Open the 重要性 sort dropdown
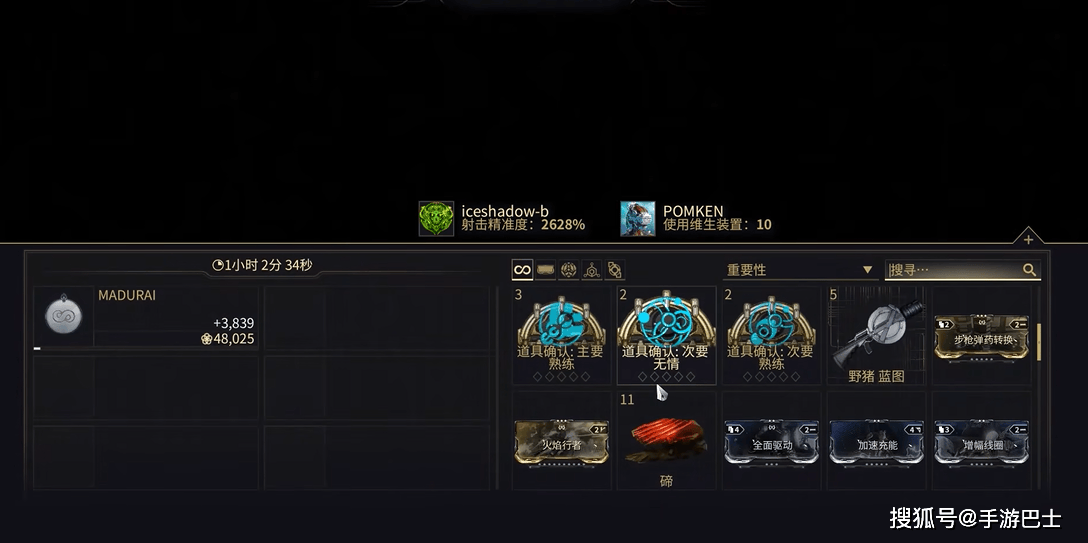This screenshot has height=543, width=1088. pos(799,270)
